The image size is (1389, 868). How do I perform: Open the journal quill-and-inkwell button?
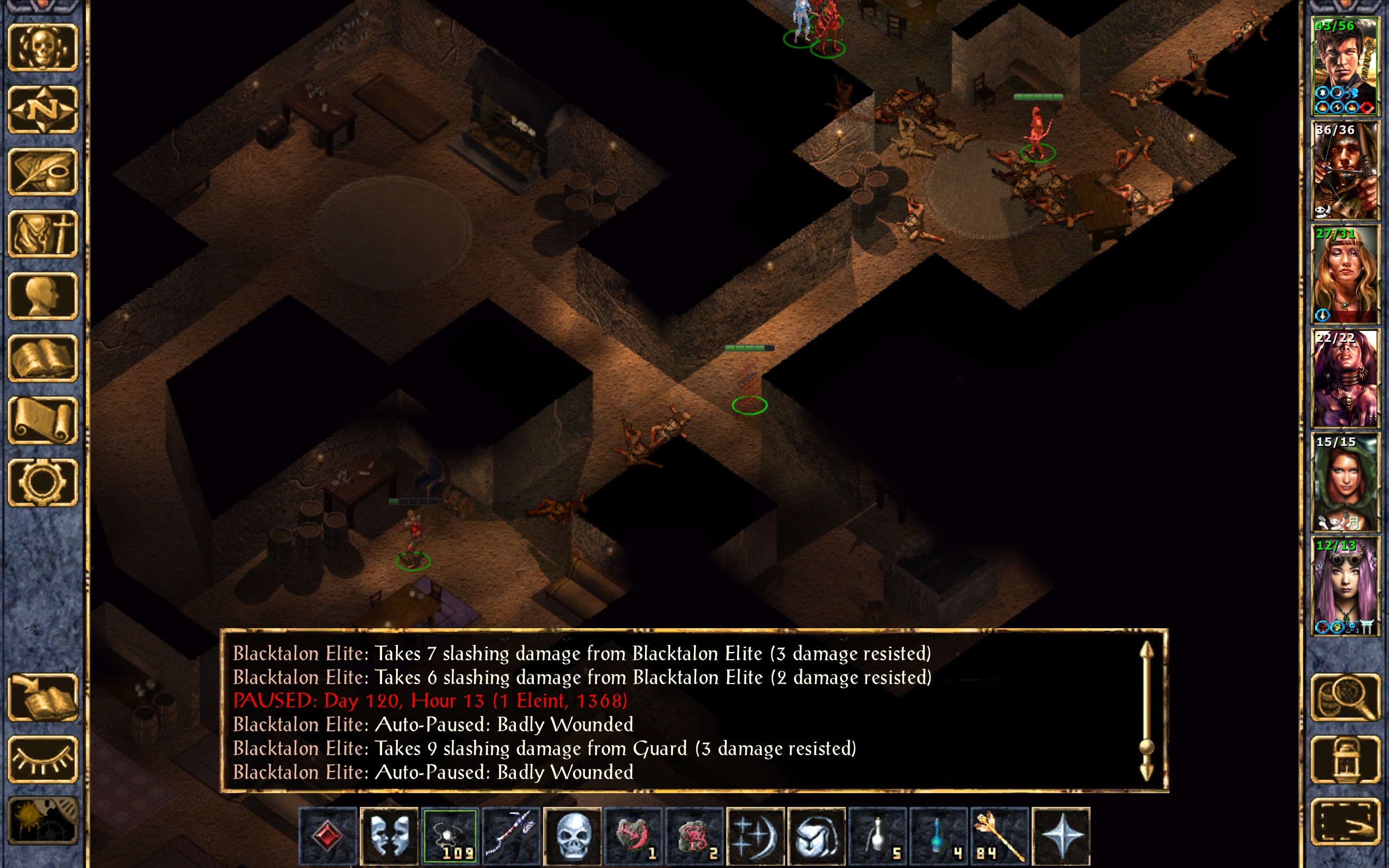point(42,171)
